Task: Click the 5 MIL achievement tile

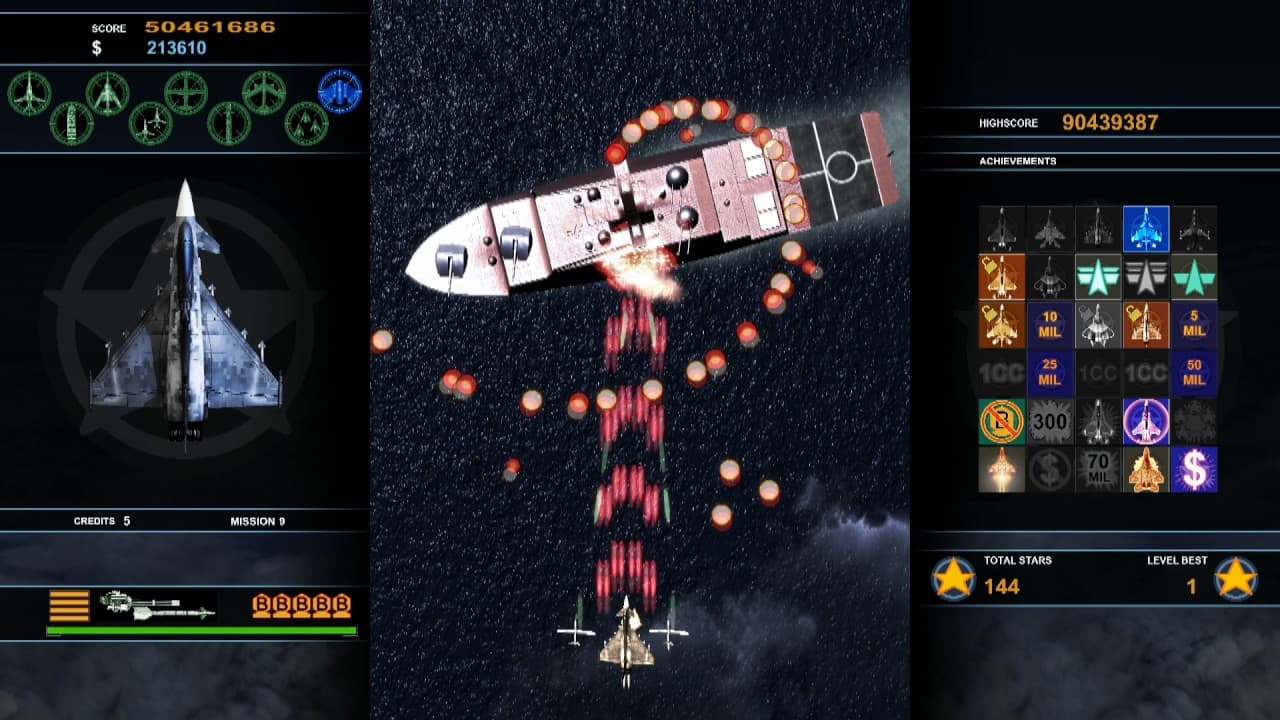Action: coord(1193,325)
